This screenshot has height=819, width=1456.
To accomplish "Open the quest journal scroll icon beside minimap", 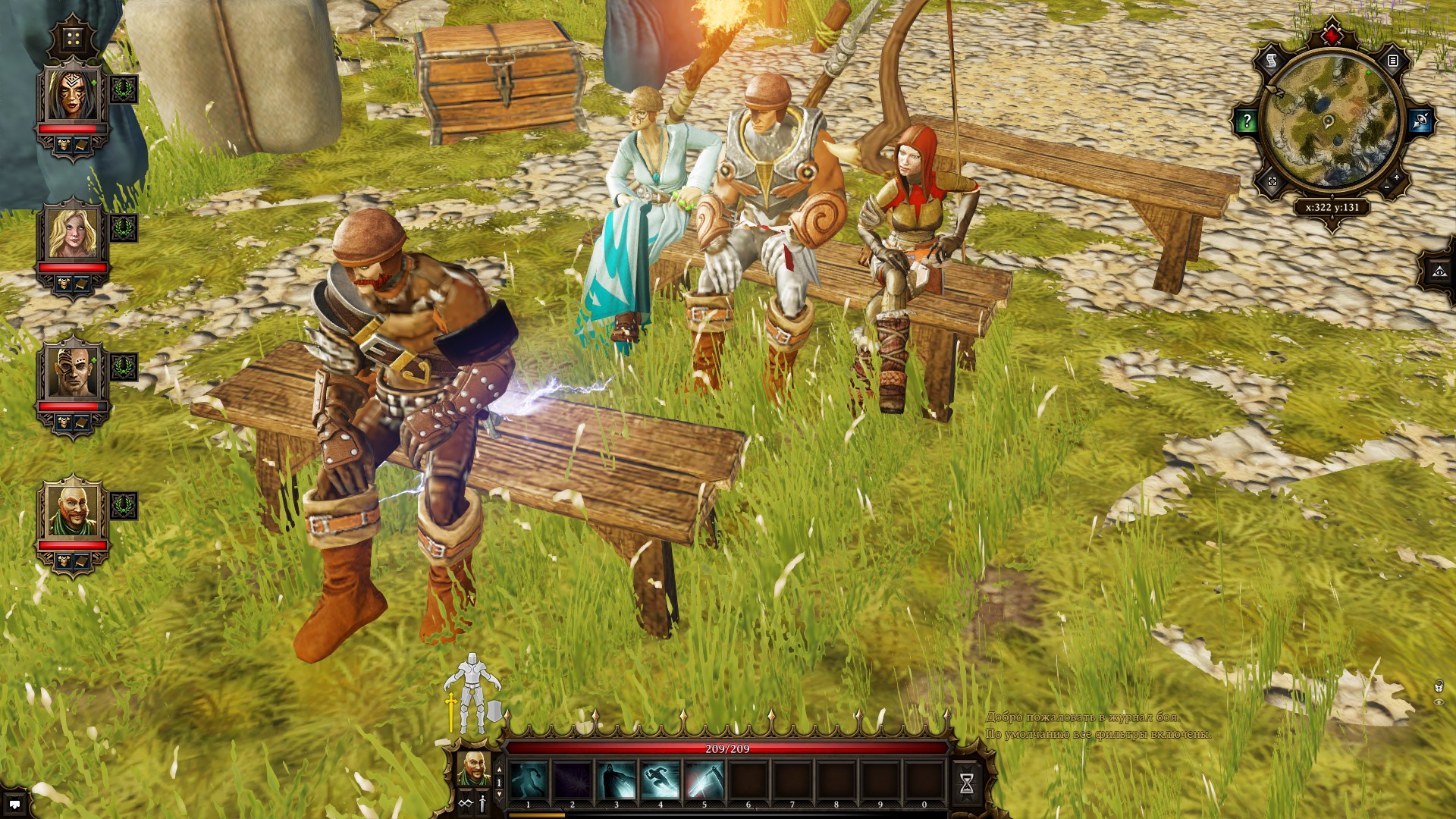I will point(1272,61).
